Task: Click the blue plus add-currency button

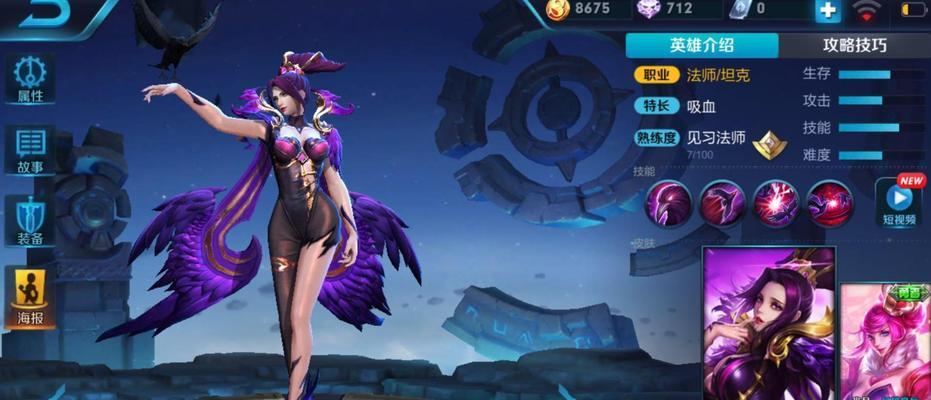Action: coord(827,11)
